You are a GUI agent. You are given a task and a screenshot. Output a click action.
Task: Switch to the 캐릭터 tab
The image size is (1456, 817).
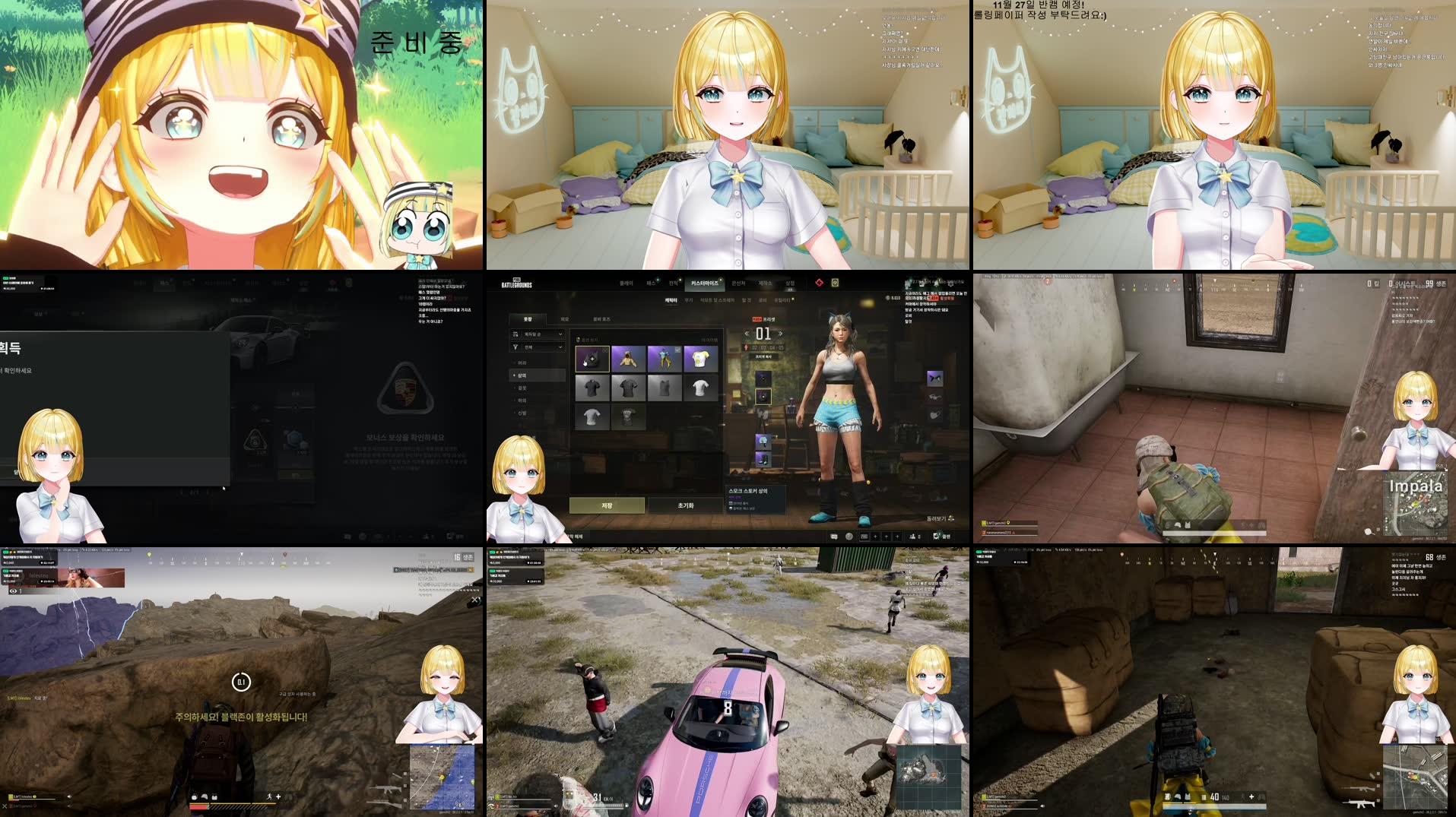coord(670,300)
